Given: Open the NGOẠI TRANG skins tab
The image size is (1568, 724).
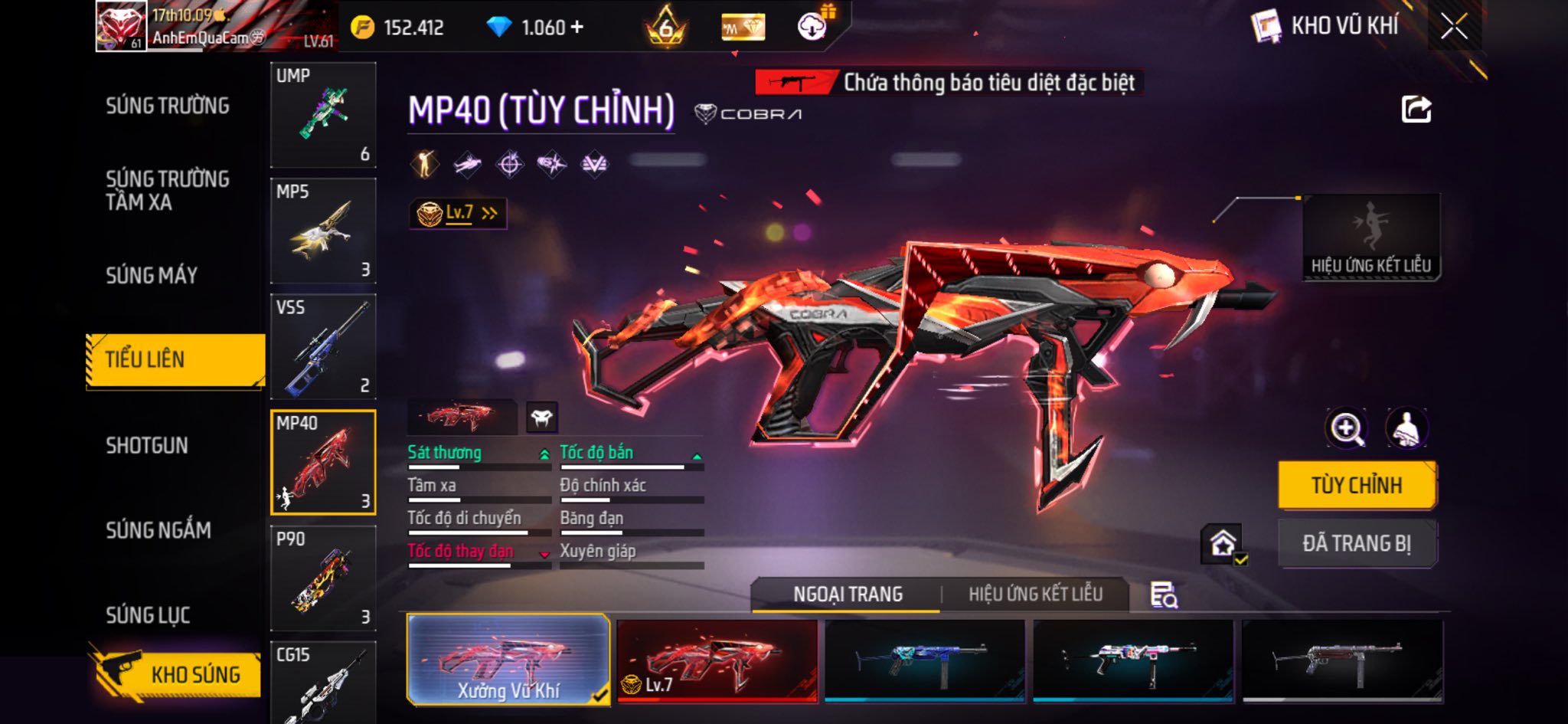Looking at the screenshot, I should coord(848,594).
